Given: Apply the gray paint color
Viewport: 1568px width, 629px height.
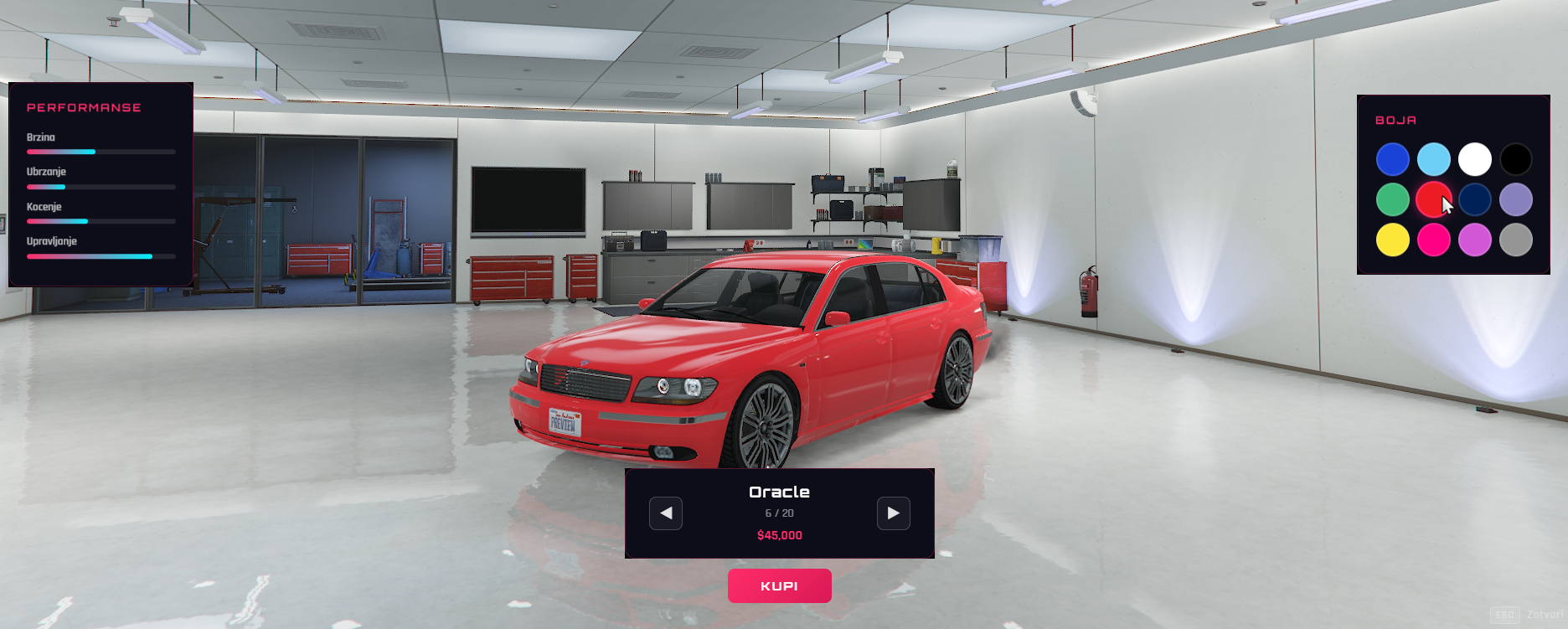Looking at the screenshot, I should coord(1515,240).
